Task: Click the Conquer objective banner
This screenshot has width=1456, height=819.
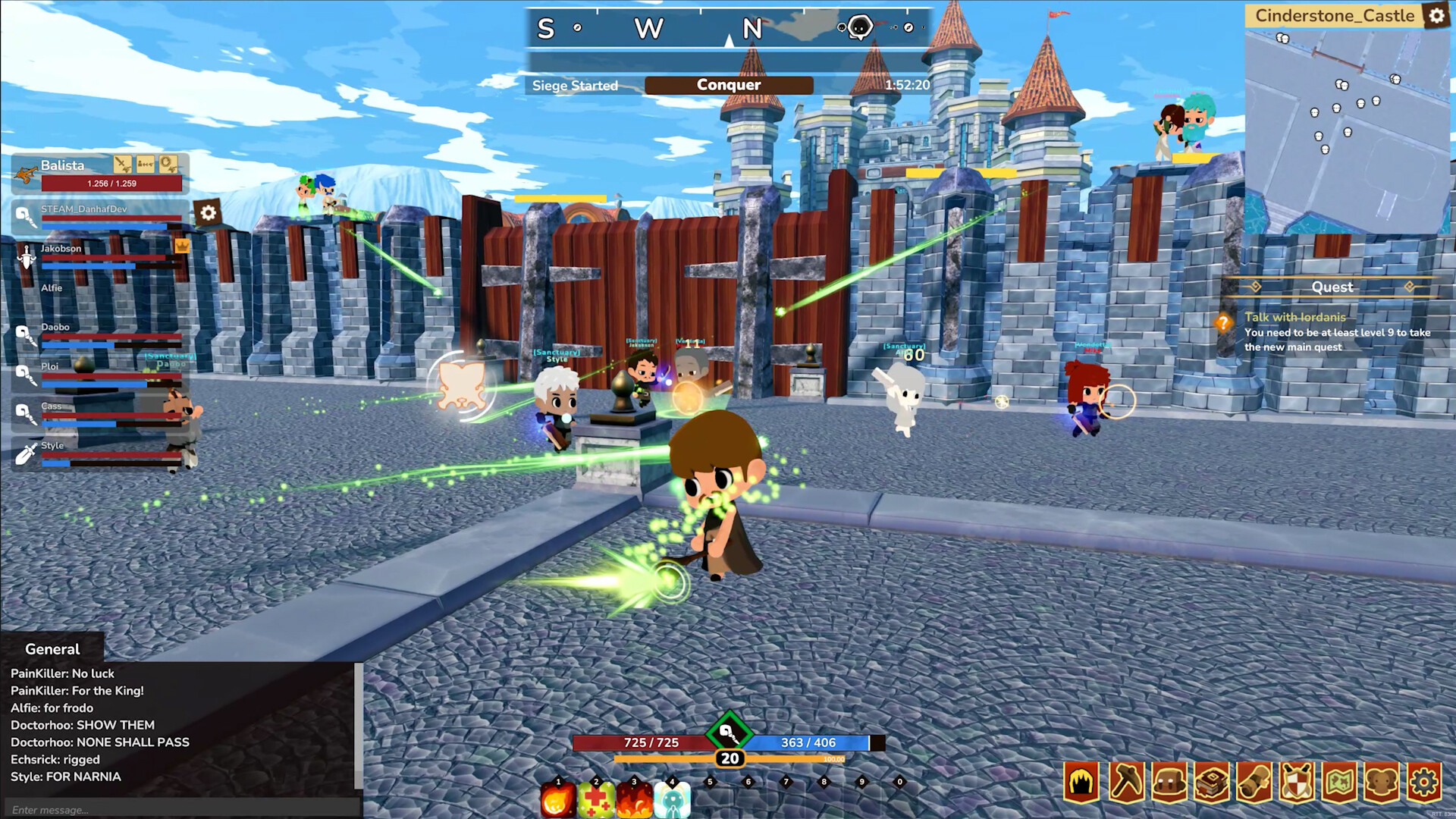Action: pyautogui.click(x=728, y=85)
